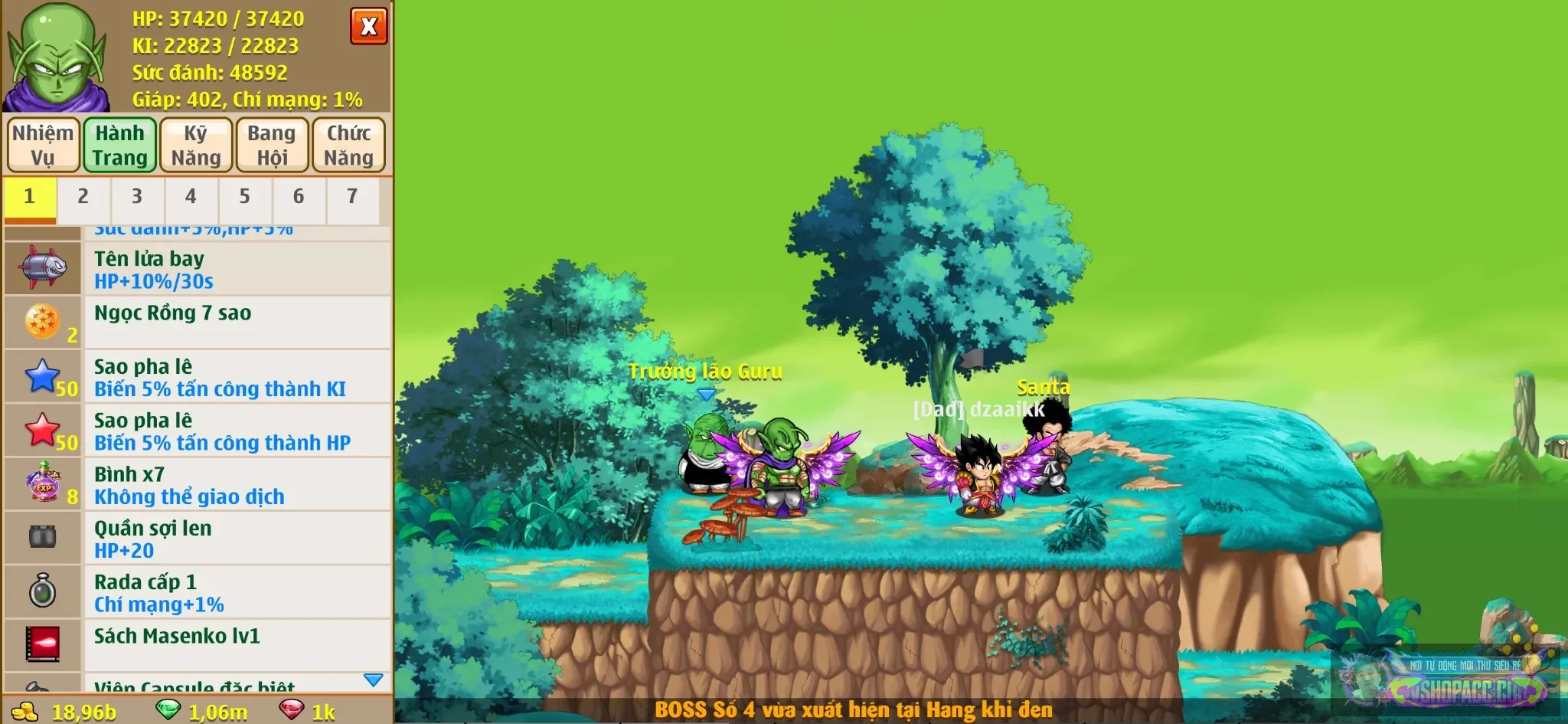Switch to inventory page 2

tap(83, 197)
